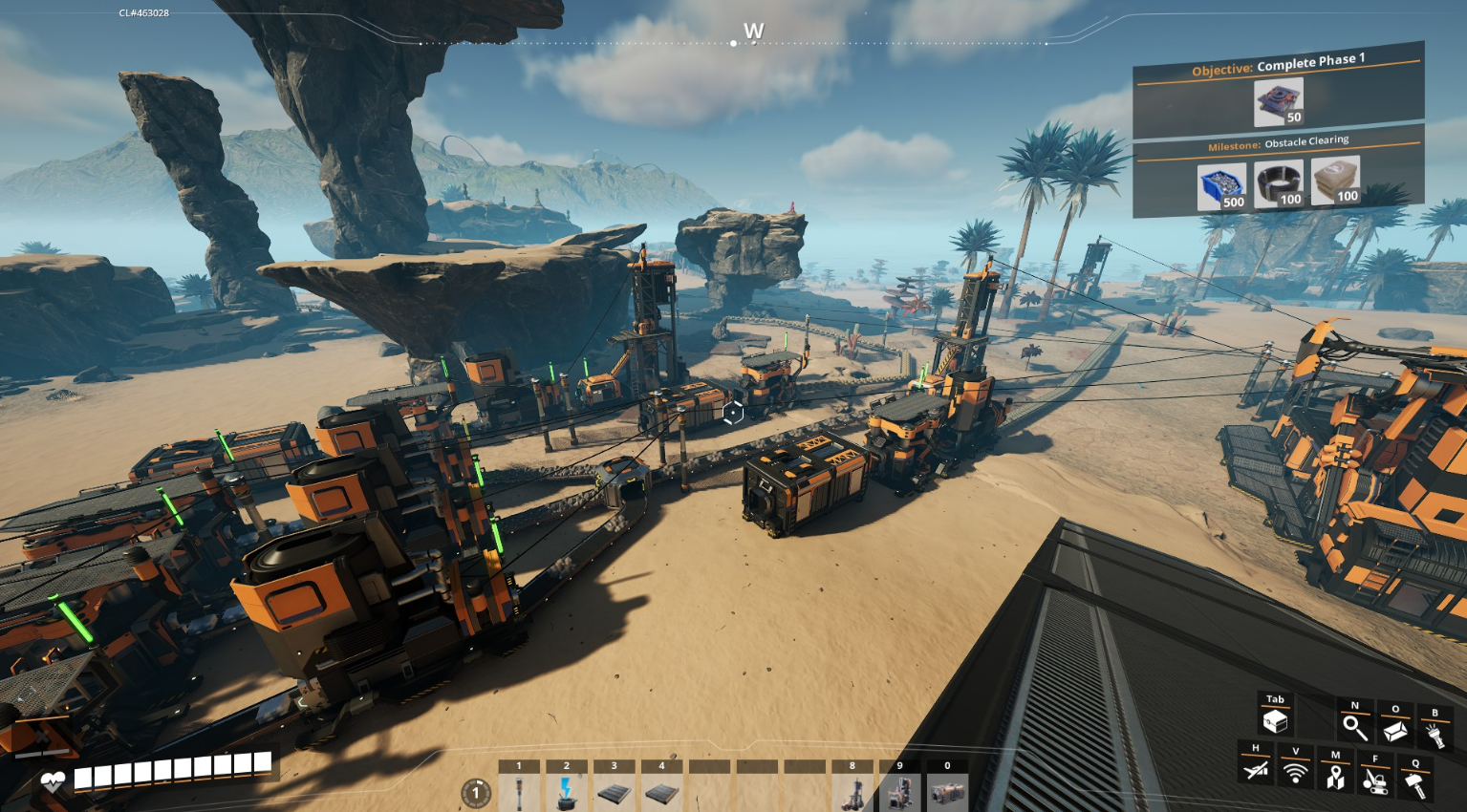Open the map marker icon

click(x=1335, y=778)
